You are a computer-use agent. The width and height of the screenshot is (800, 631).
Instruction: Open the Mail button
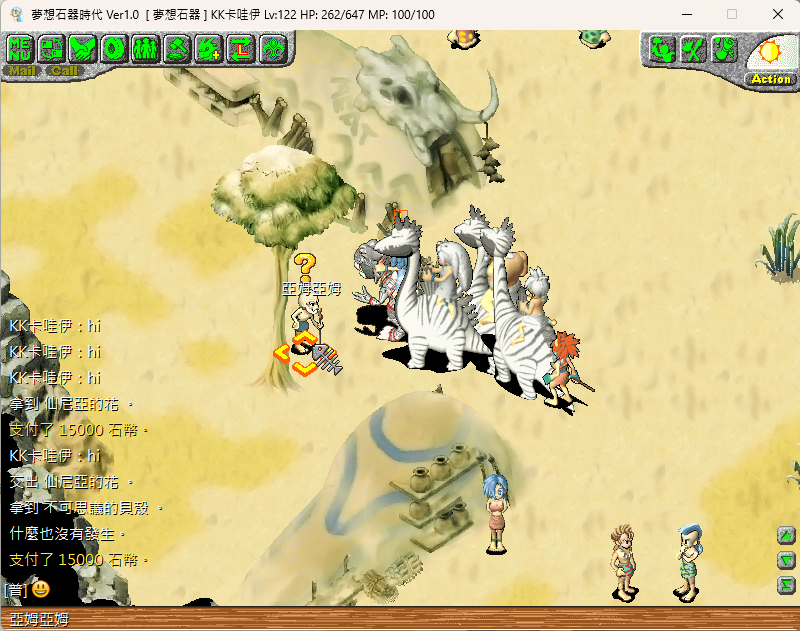[x=21, y=71]
